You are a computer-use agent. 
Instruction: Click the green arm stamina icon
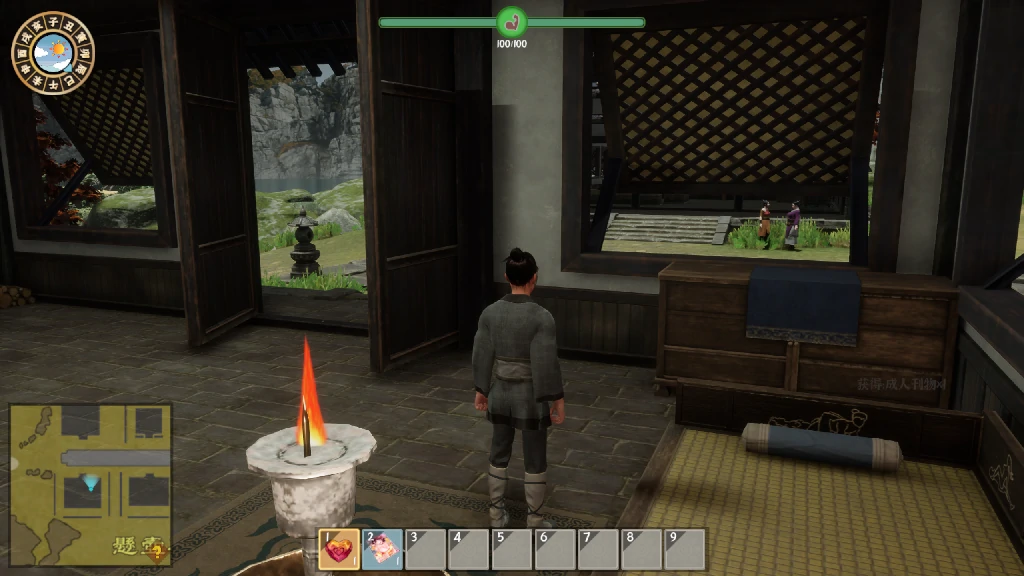coord(511,22)
